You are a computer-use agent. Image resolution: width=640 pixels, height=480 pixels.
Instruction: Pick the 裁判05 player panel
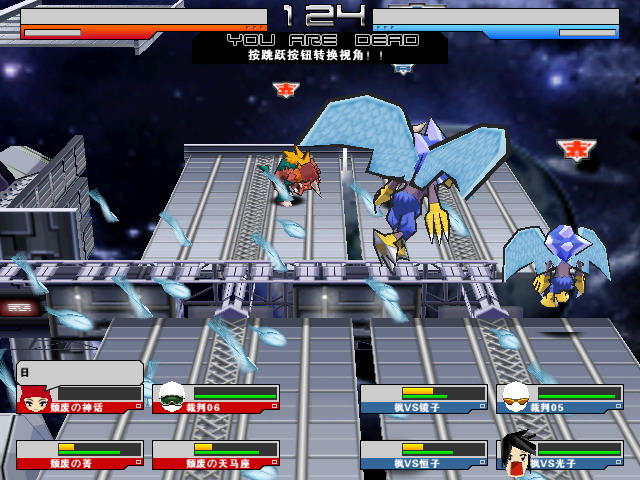[x=560, y=399]
